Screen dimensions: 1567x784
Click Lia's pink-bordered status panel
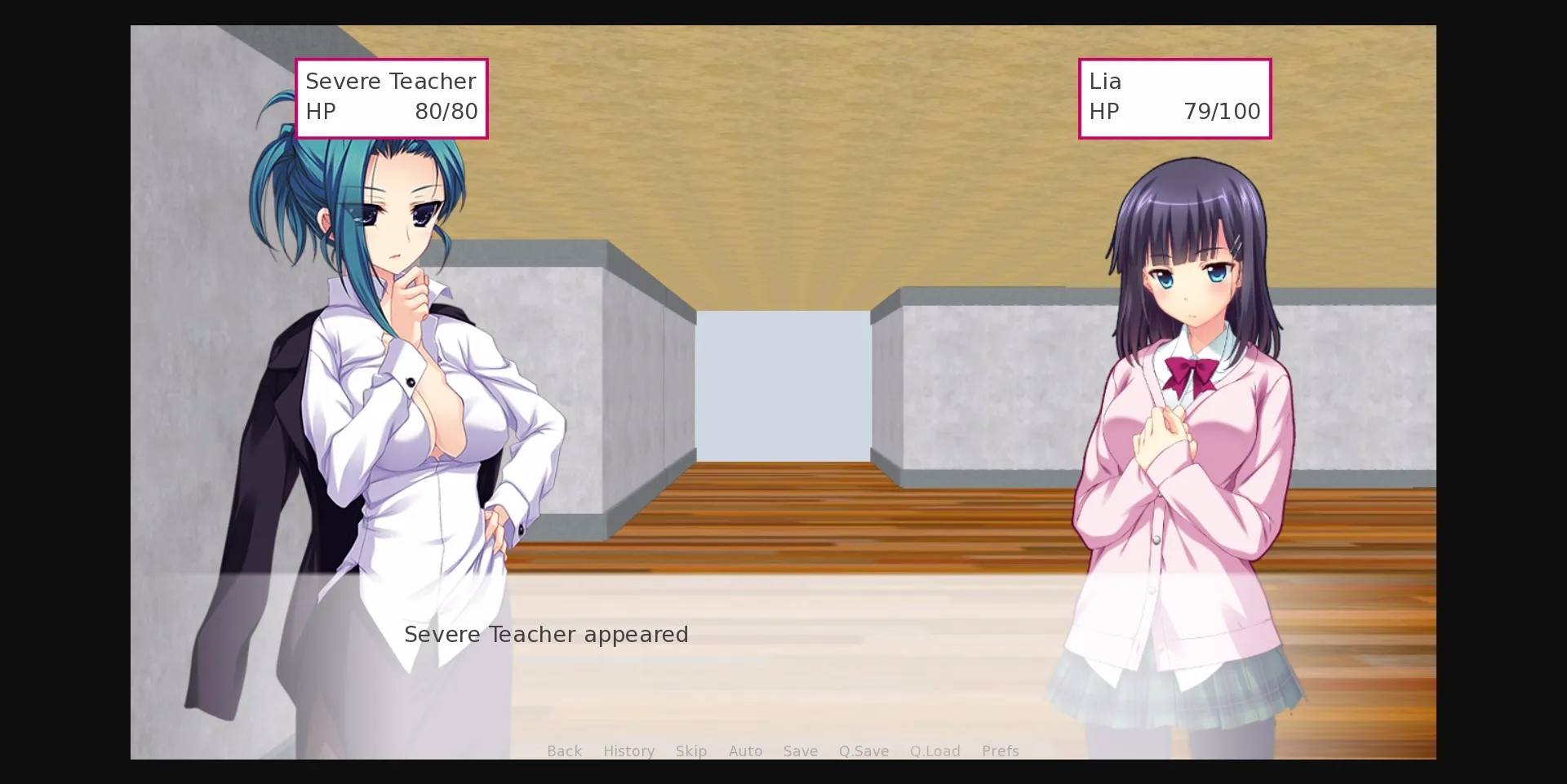pyautogui.click(x=1175, y=98)
